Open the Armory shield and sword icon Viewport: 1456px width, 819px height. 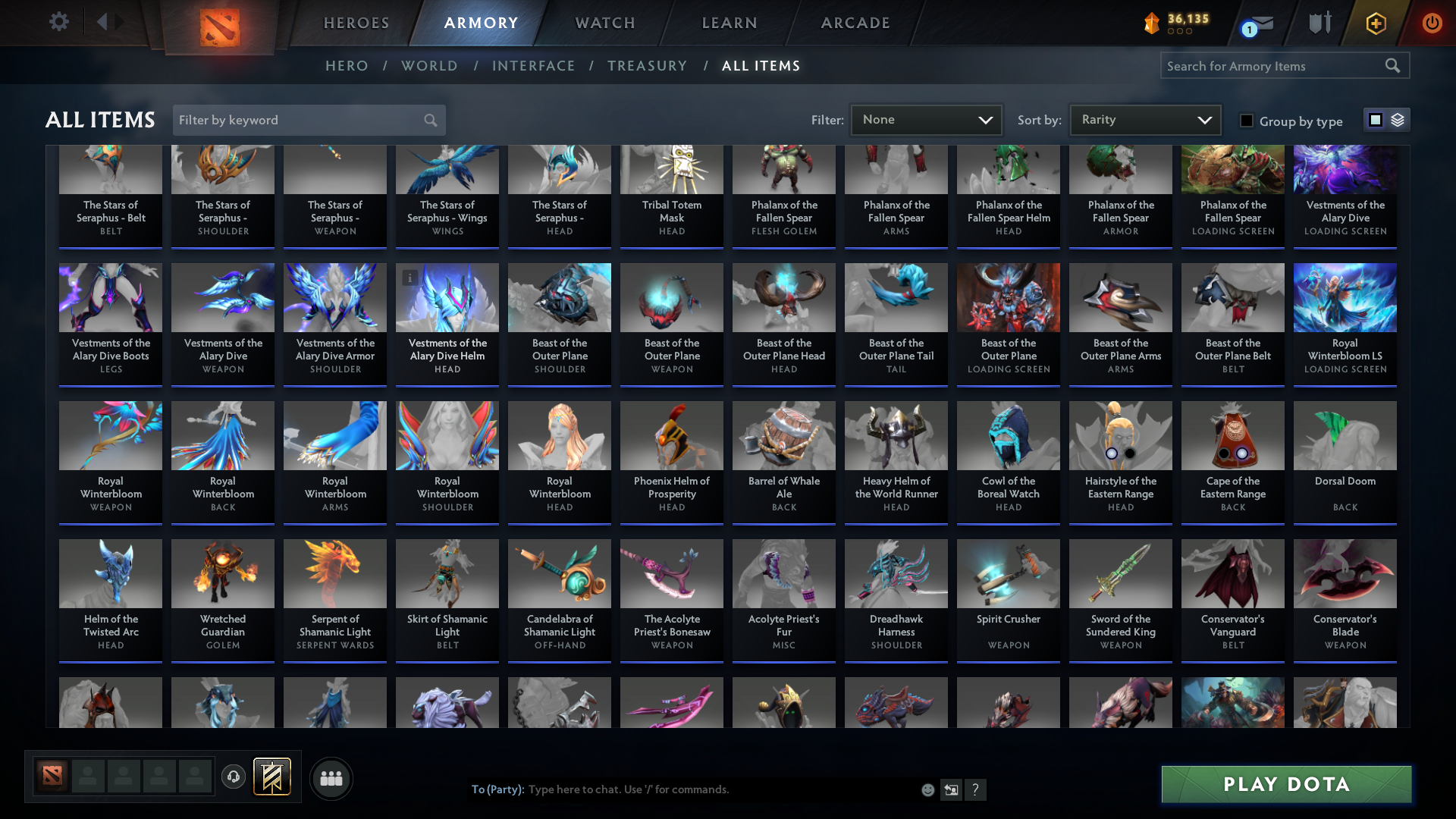(x=1319, y=22)
